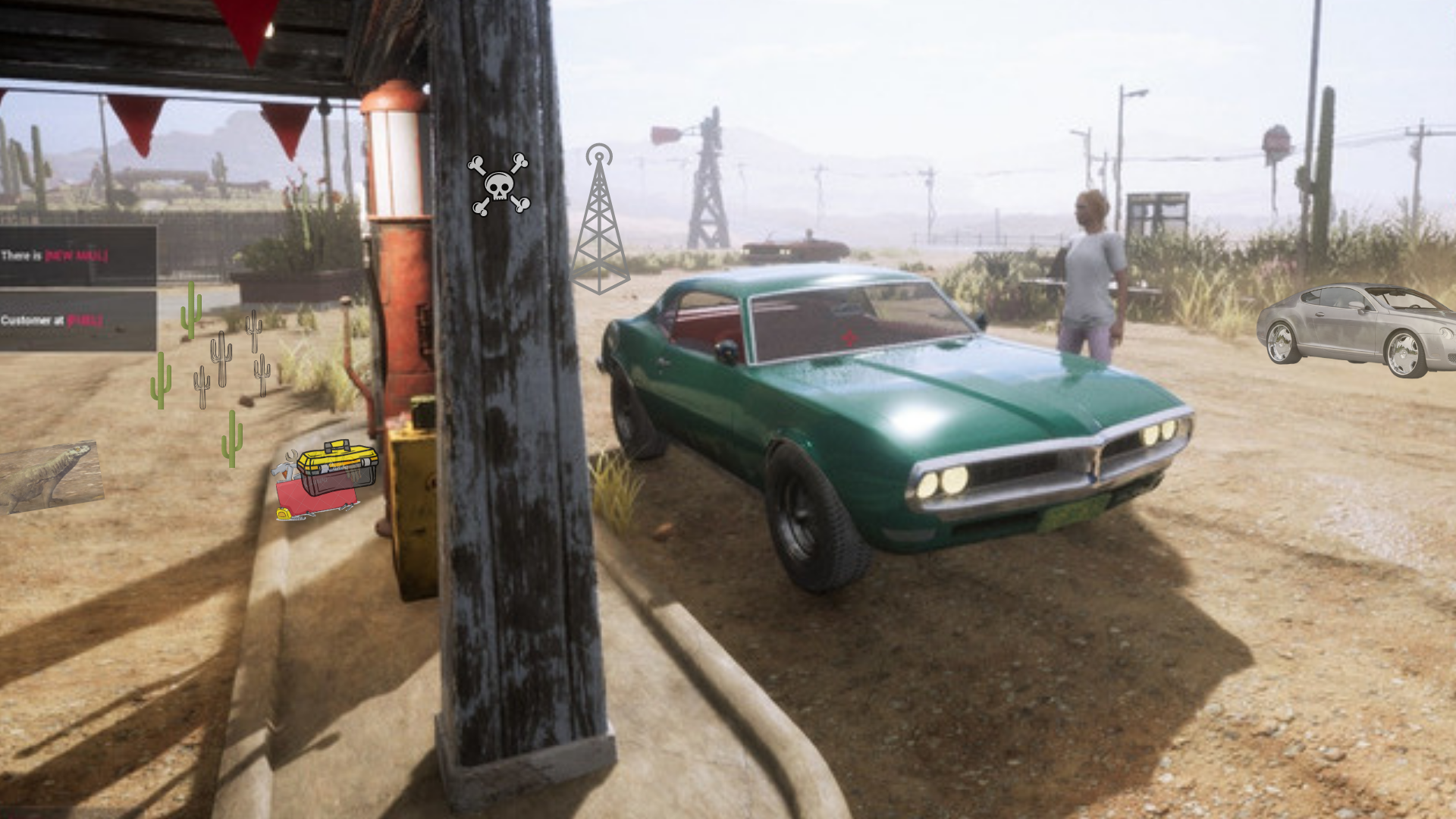This screenshot has height=819, width=1456.
Task: Open the new mail notification
Action: (x=77, y=256)
